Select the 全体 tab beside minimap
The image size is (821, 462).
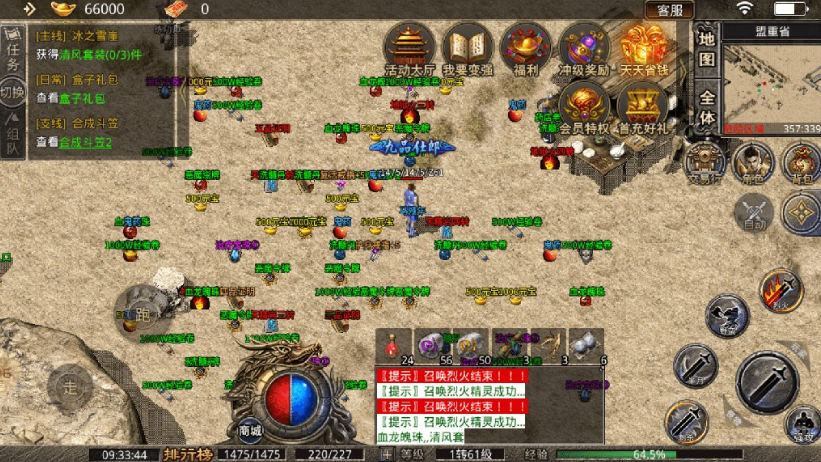click(706, 108)
